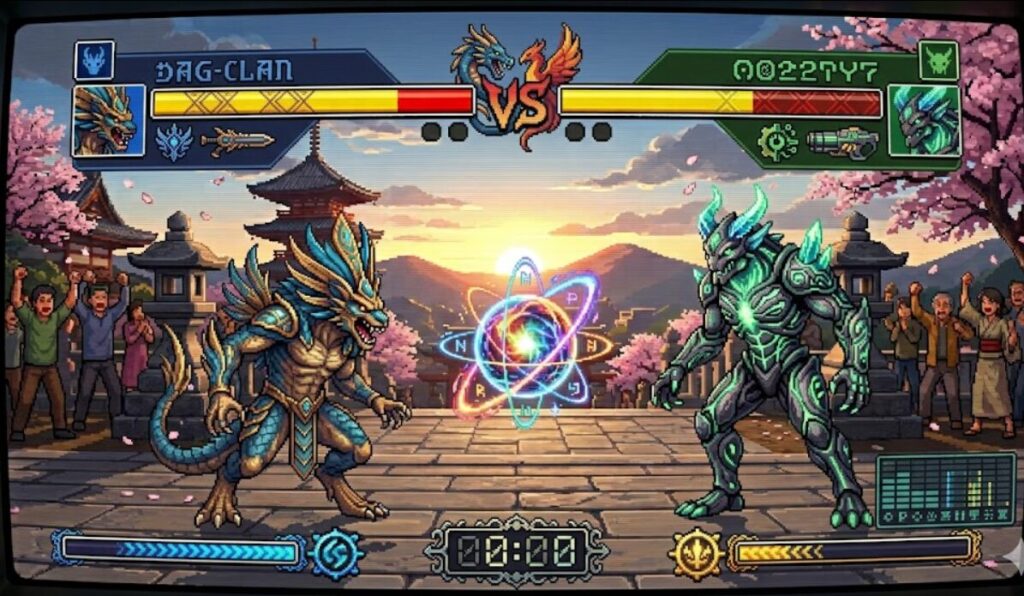The image size is (1024, 596).
Task: Open the green equalizer stats panel
Action: pos(945,489)
